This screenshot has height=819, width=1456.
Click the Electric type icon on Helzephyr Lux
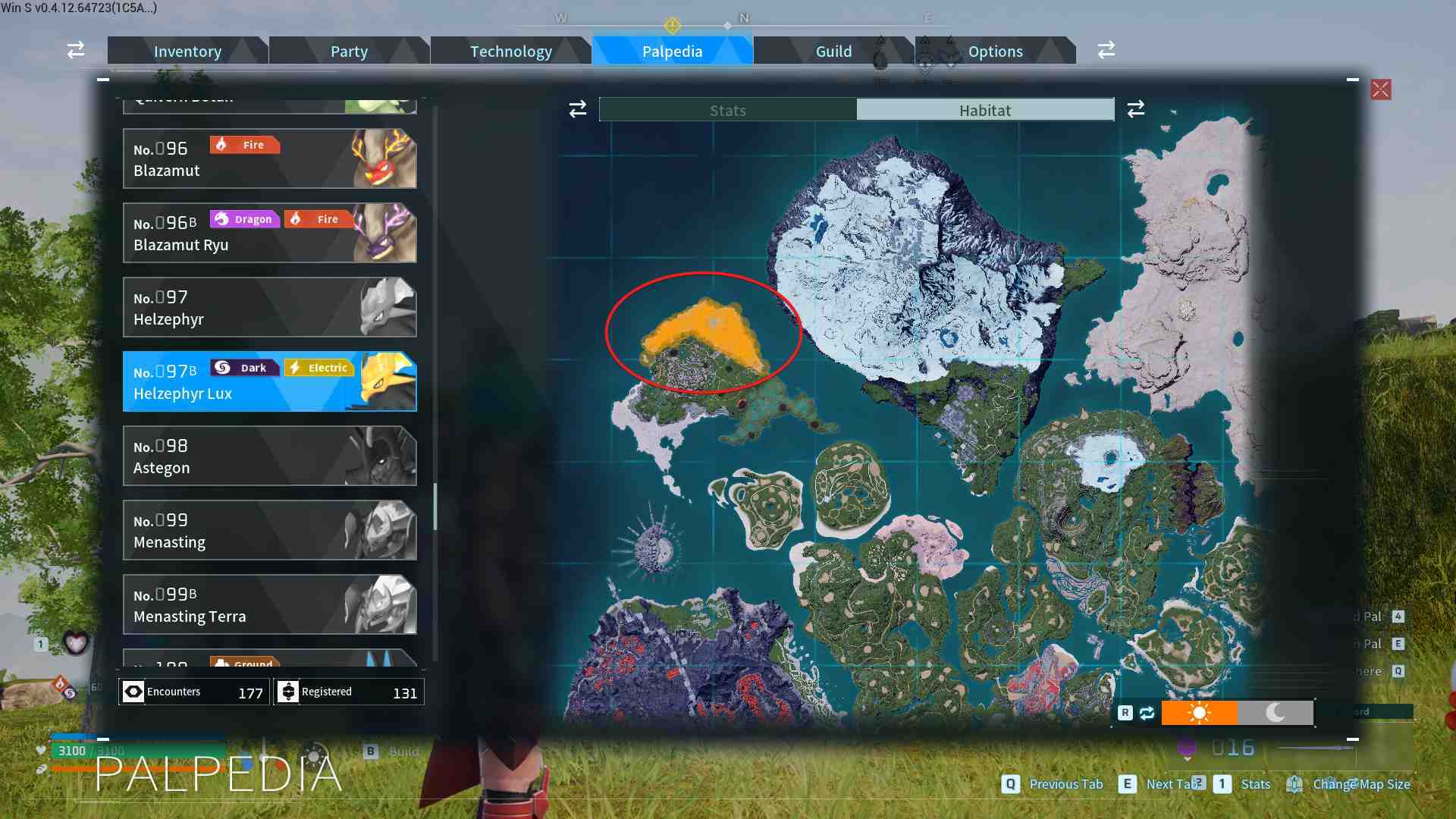pyautogui.click(x=318, y=367)
